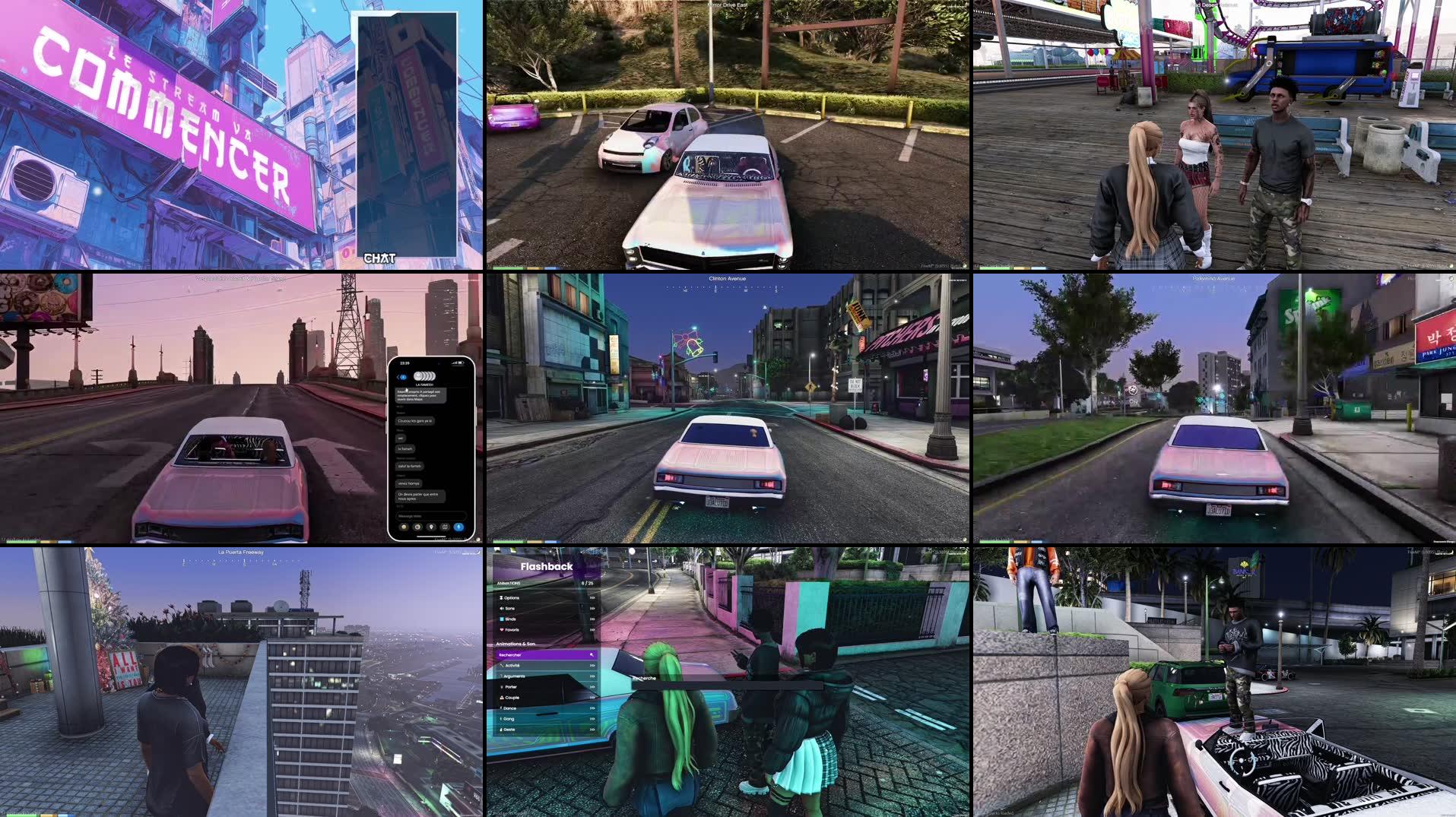Tap the back arrow on the phone screen
This screenshot has width=1456, height=817.
coord(399,377)
